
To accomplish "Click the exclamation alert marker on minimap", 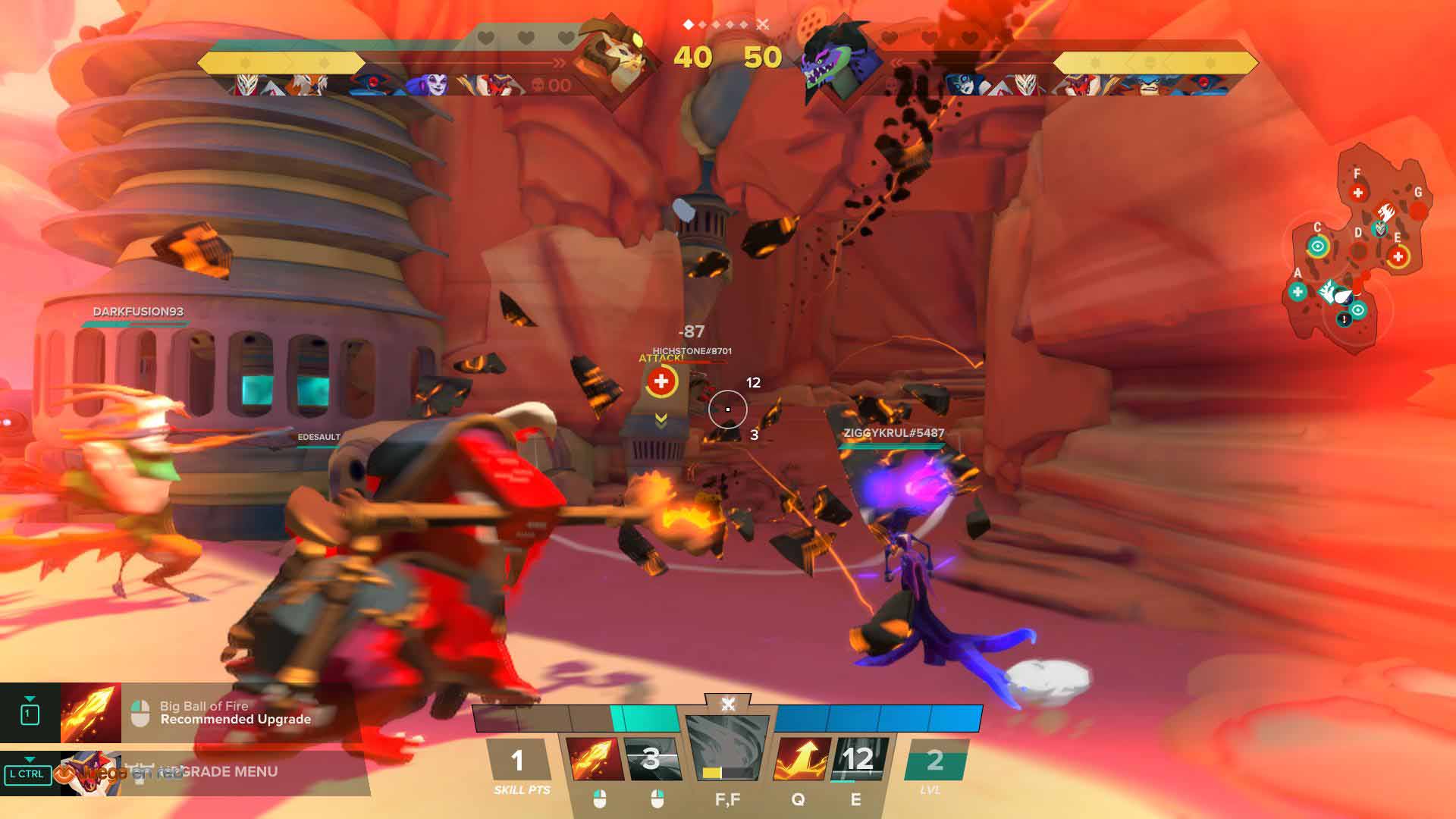I will point(1345,320).
